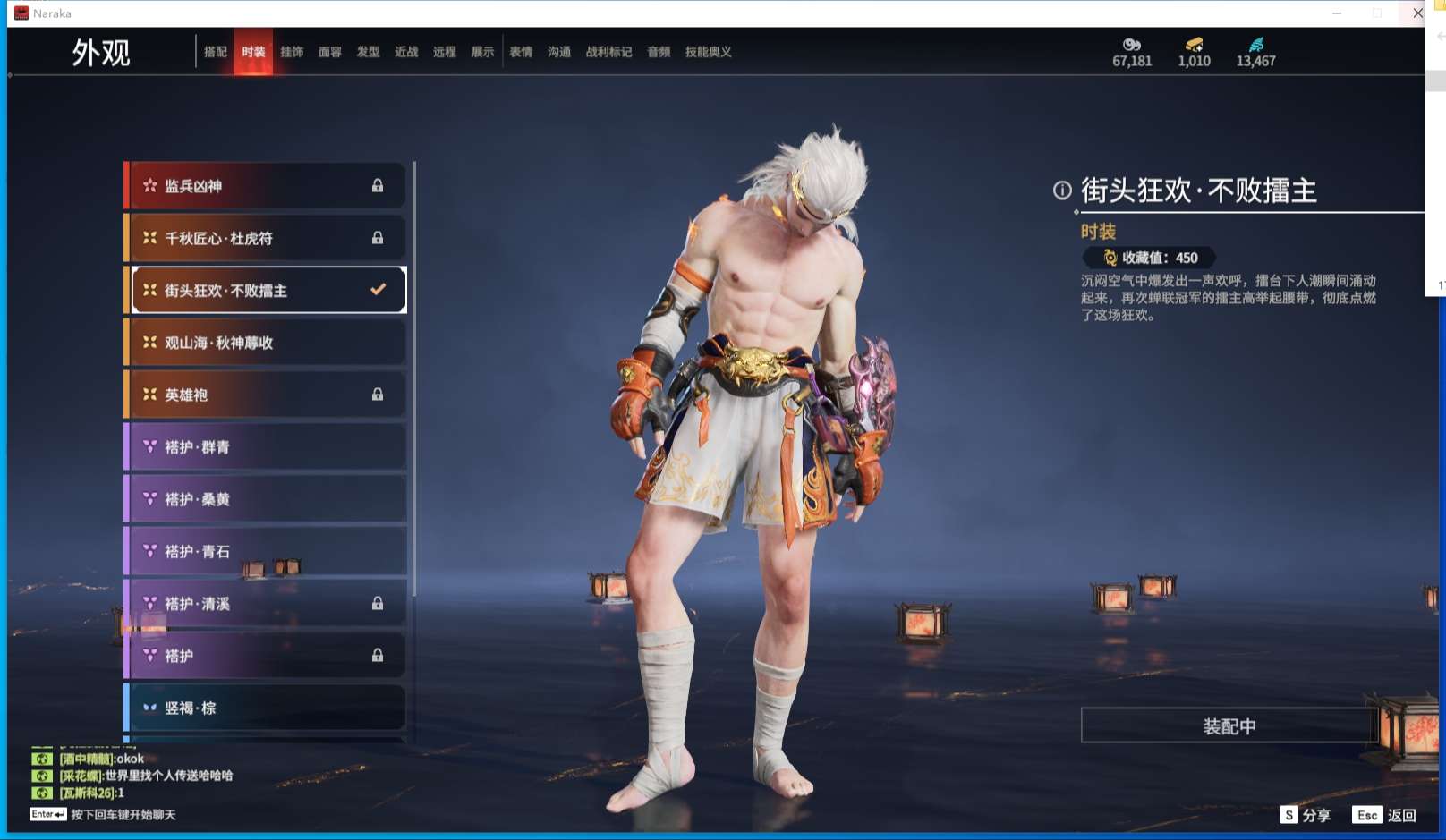Choose the 褡护·群青 outfit

point(266,447)
